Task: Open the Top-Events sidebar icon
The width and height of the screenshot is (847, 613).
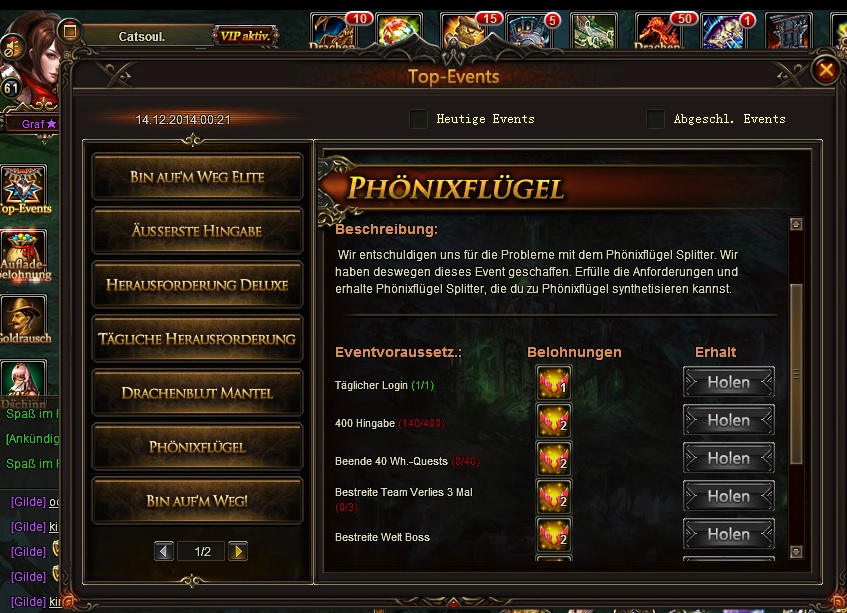Action: pos(24,190)
